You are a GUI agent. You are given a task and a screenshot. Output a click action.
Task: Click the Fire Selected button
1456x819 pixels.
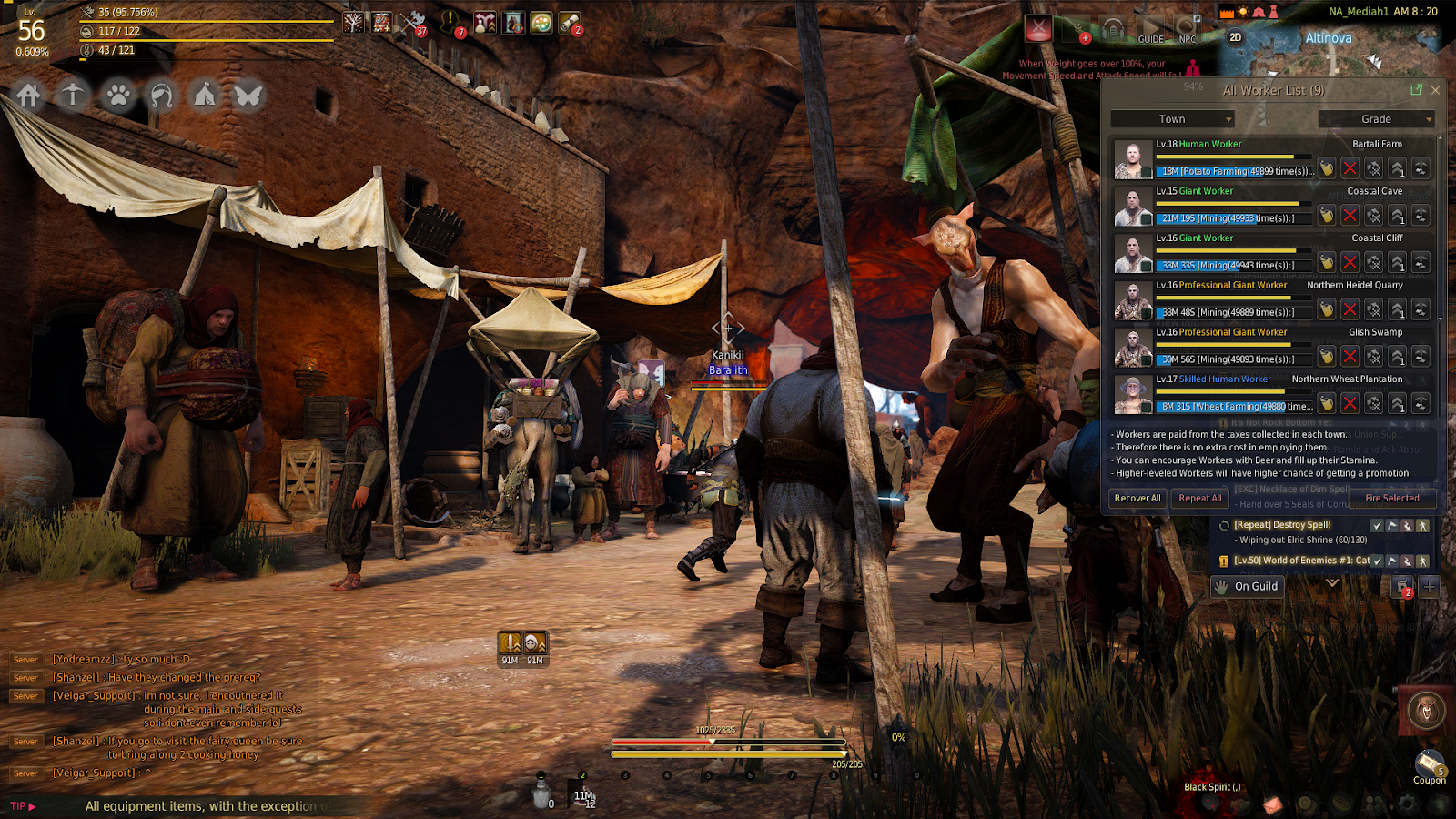[x=1391, y=499]
